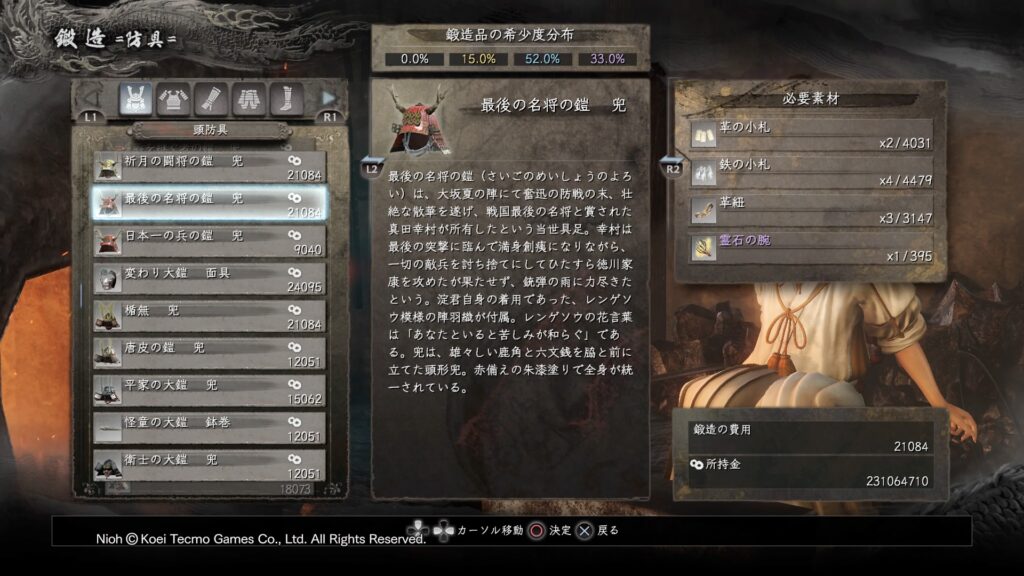Select the 鉄の小札 material row
The height and width of the screenshot is (576, 1024).
[811, 171]
